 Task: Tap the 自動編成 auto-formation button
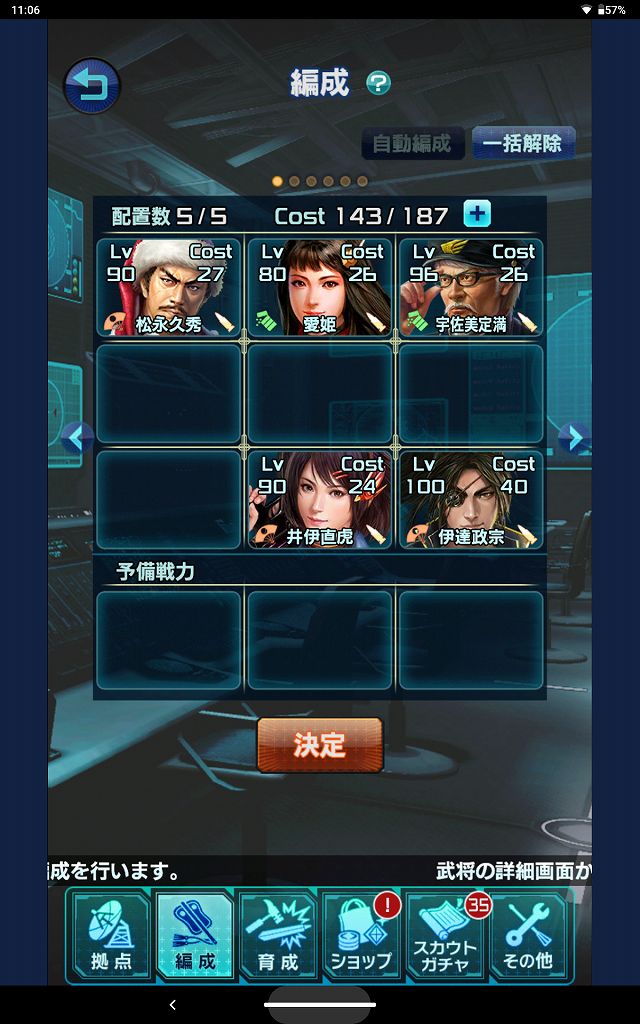pos(412,143)
